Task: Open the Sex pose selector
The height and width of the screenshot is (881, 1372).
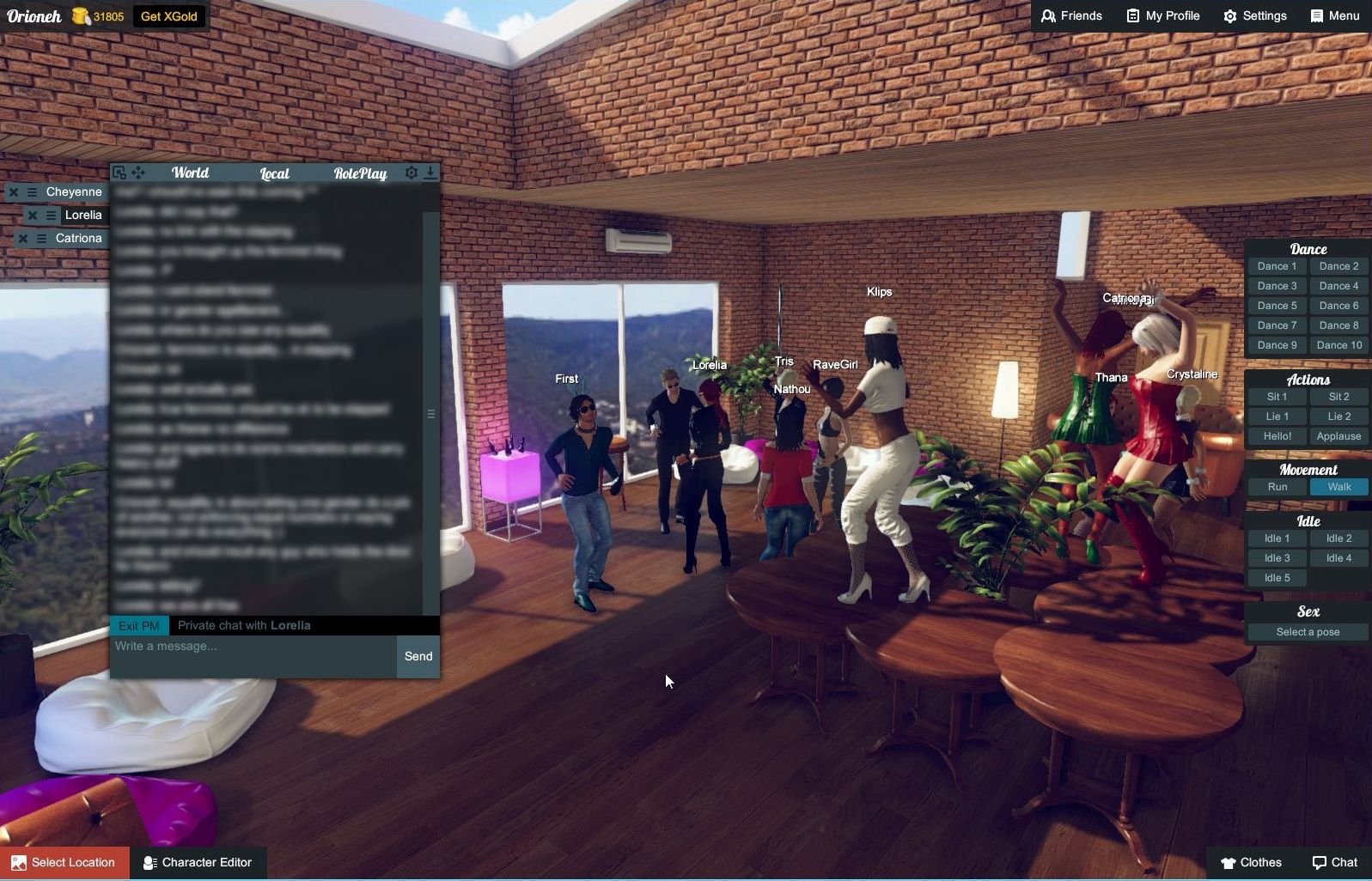Action: point(1307,631)
